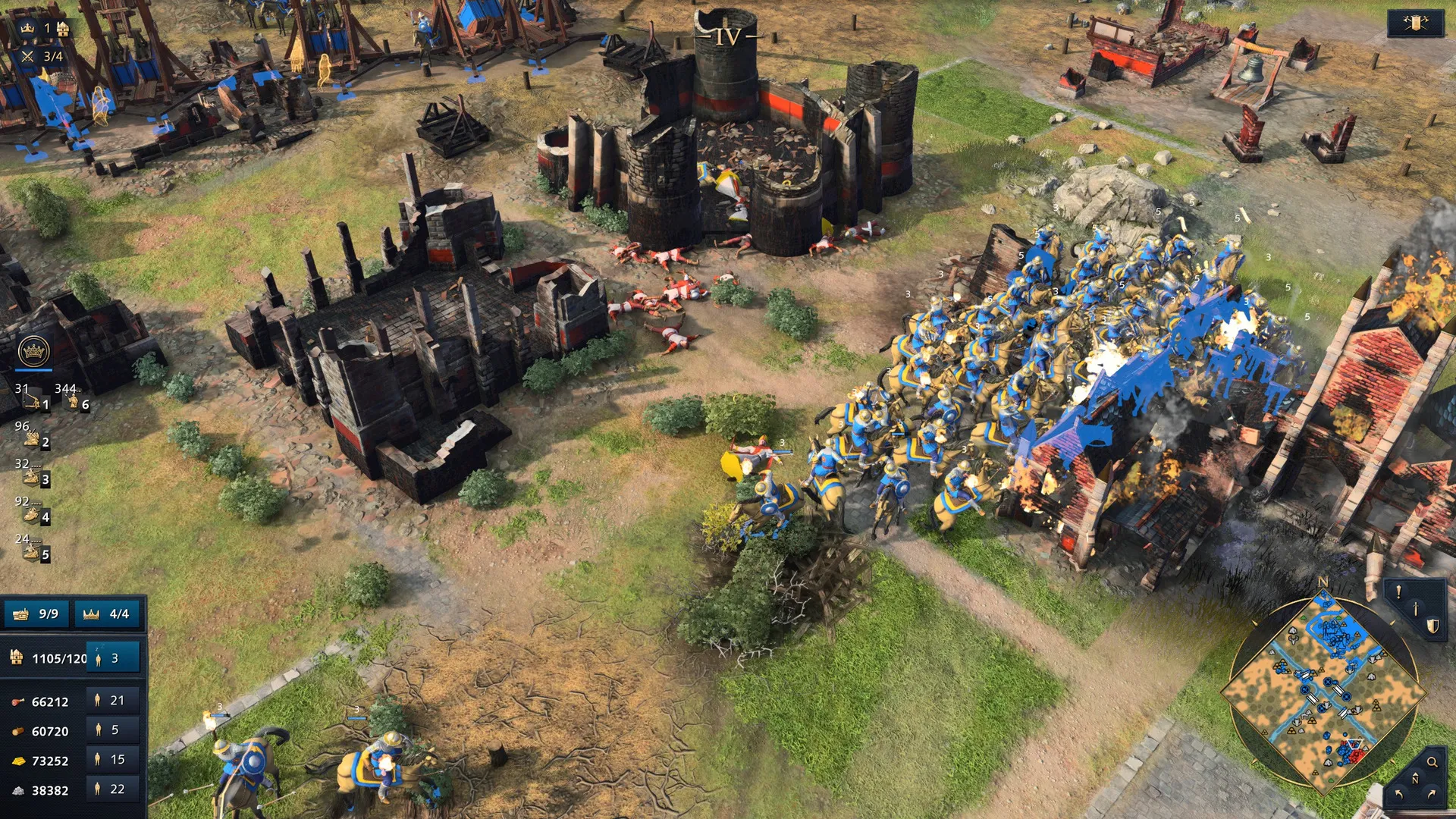Image resolution: width=1456 pixels, height=819 pixels.
Task: Click the minimap shield button
Action: [x=1432, y=626]
